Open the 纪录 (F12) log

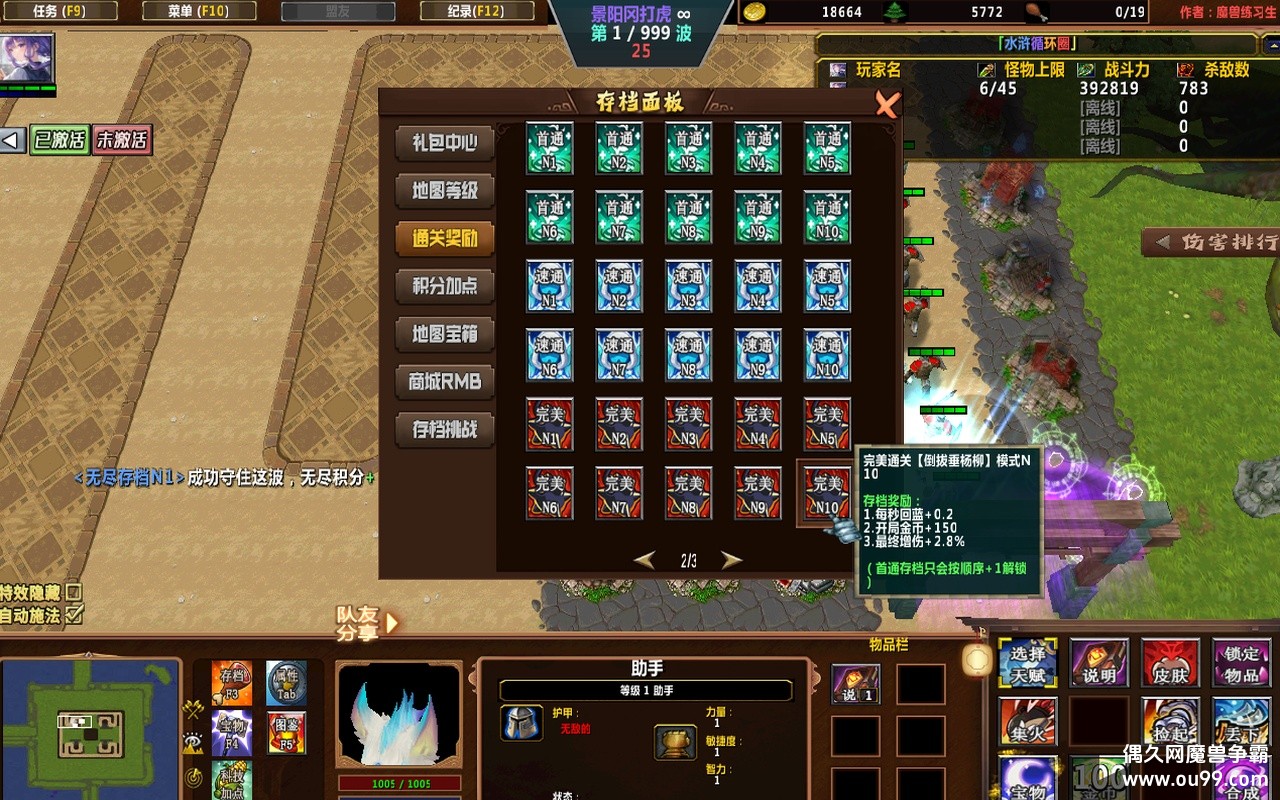coord(476,11)
